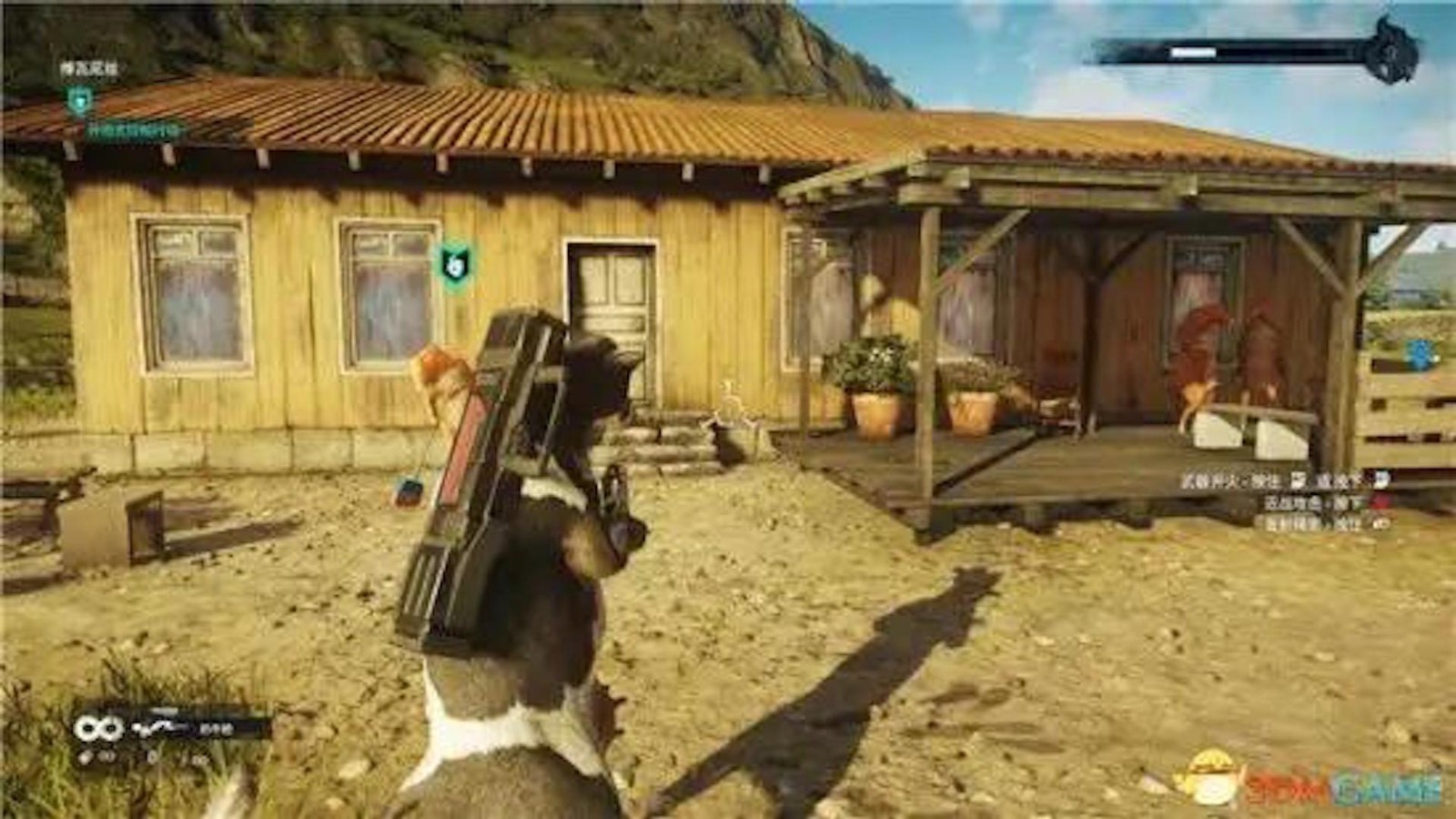Select the blue marker icon near the fence

1421,354
